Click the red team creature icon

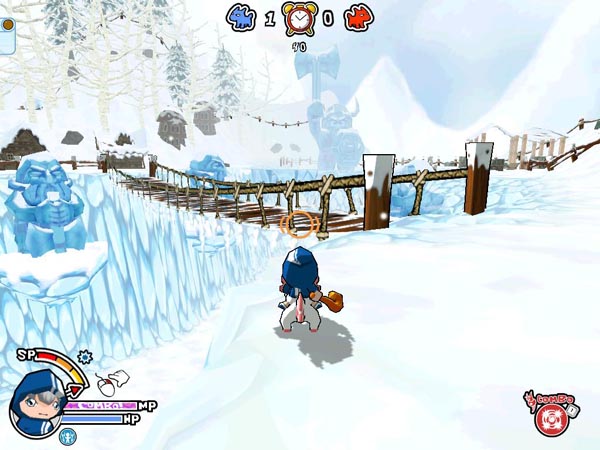pos(357,17)
